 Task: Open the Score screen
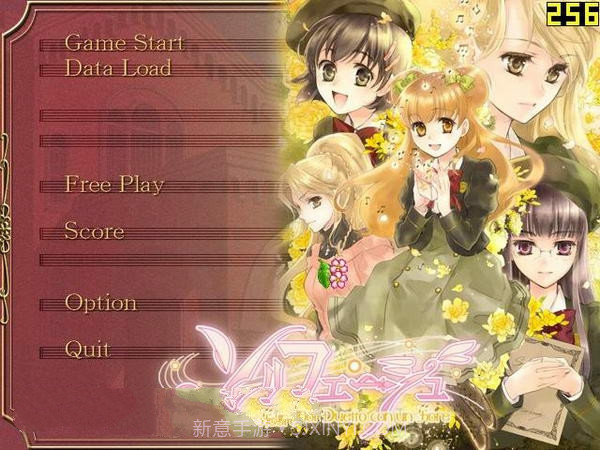[94, 231]
